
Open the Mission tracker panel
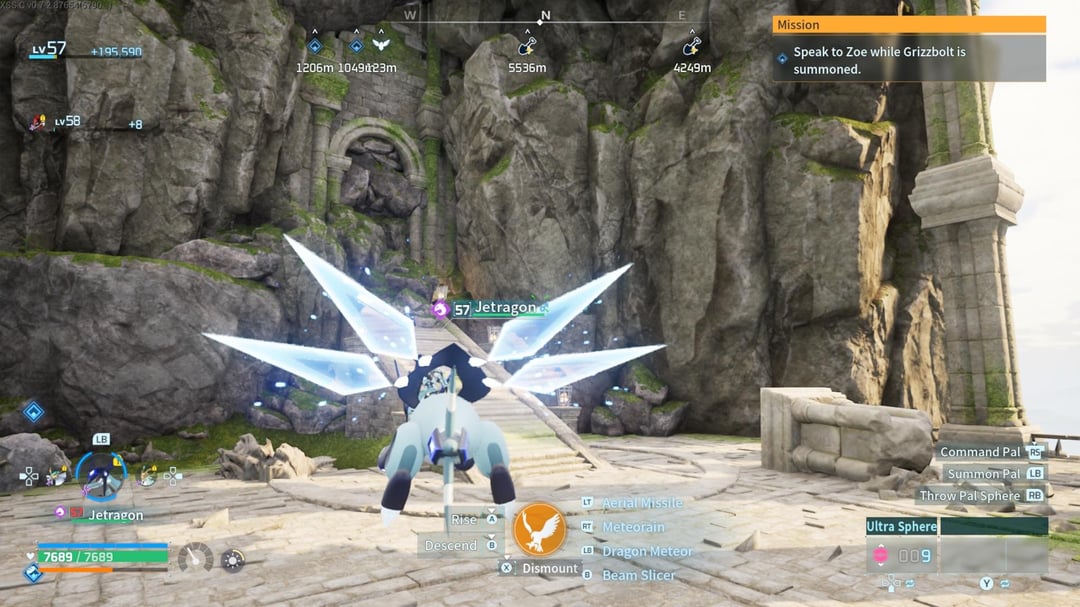click(x=908, y=25)
